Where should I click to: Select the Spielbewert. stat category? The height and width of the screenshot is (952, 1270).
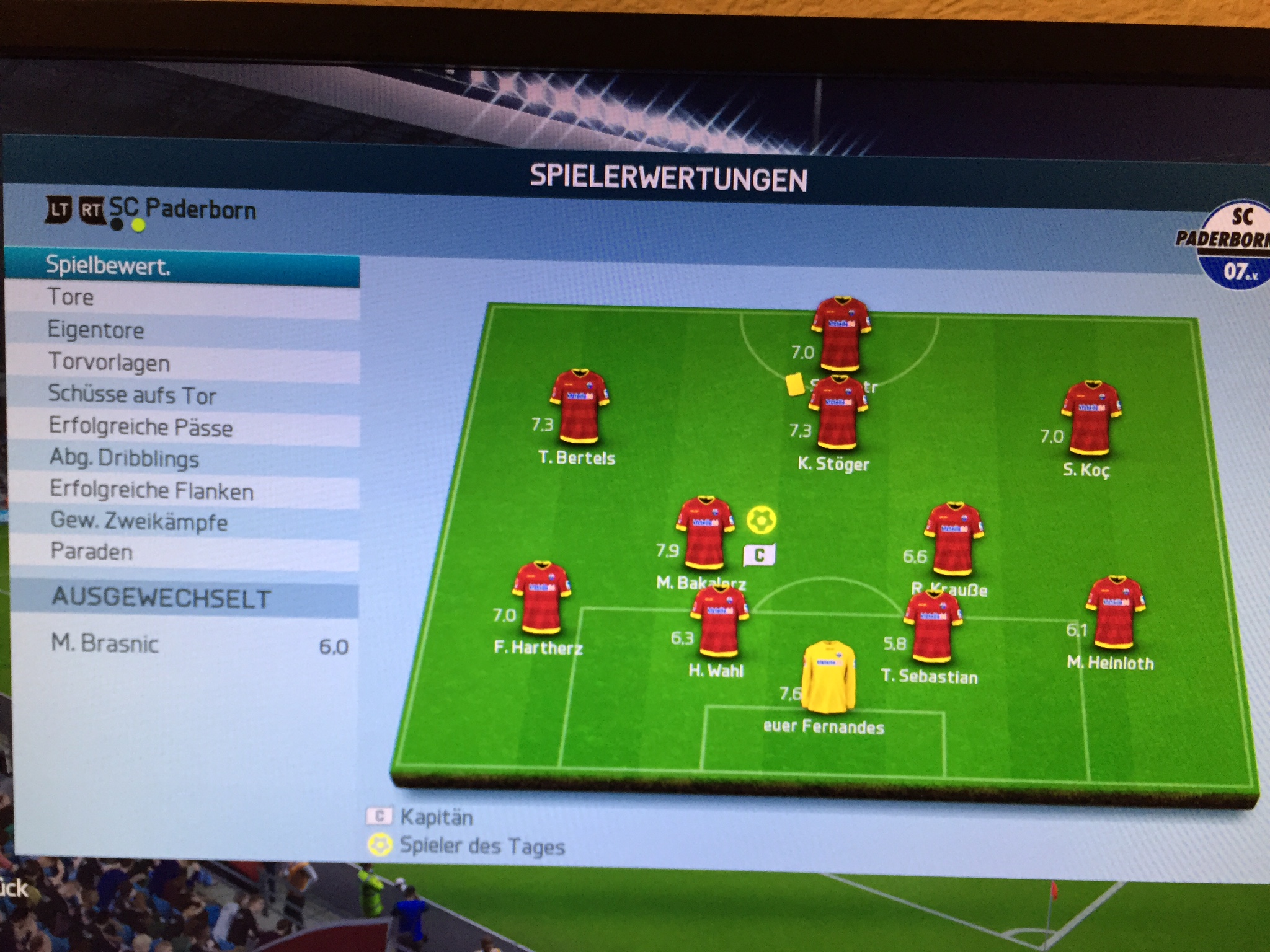pos(182,267)
